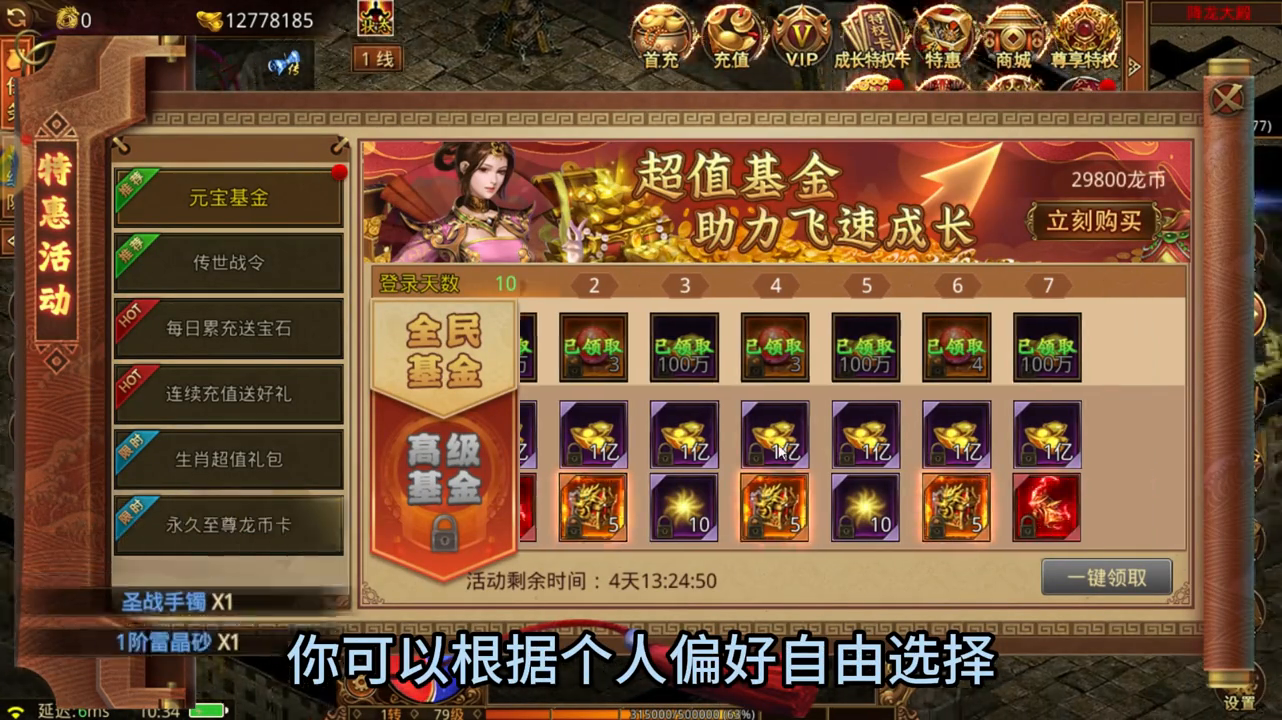
Task: Switch to the 传世战令 activity tab
Action: (228, 263)
